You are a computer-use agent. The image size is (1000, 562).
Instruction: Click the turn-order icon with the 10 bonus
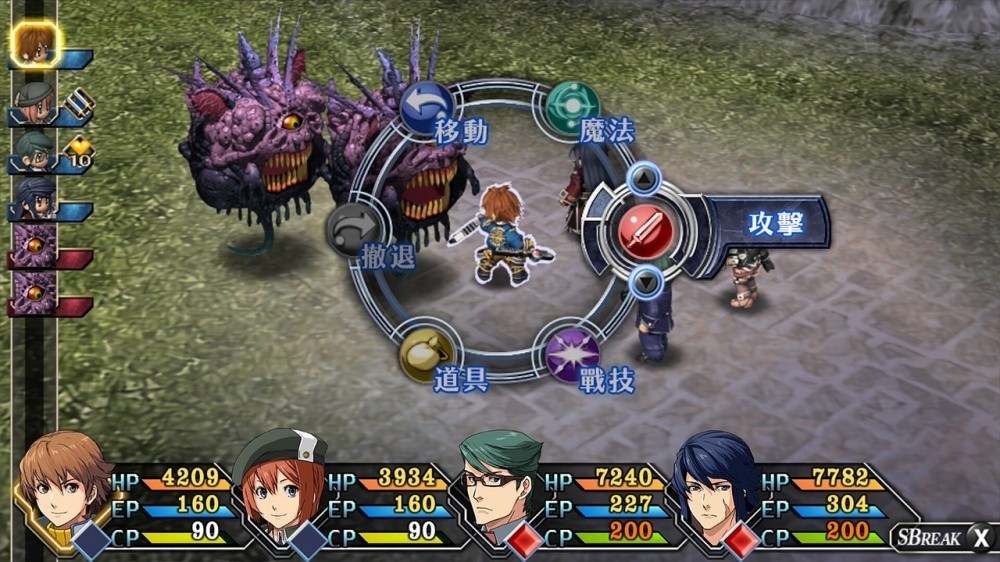pyautogui.click(x=36, y=151)
